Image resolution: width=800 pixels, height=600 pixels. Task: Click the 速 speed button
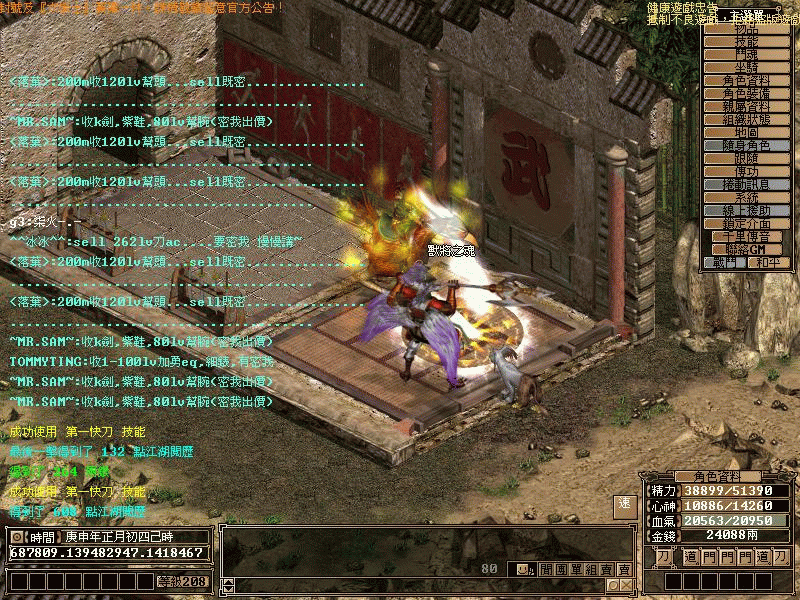tap(624, 504)
